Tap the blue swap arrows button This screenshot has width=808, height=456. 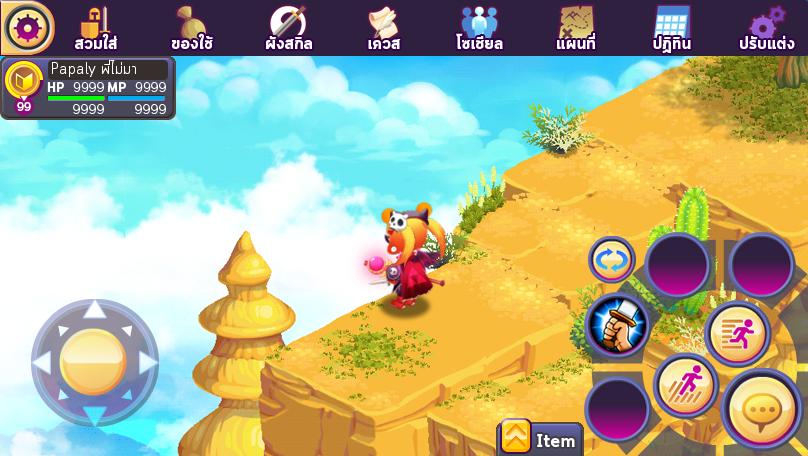click(x=611, y=260)
